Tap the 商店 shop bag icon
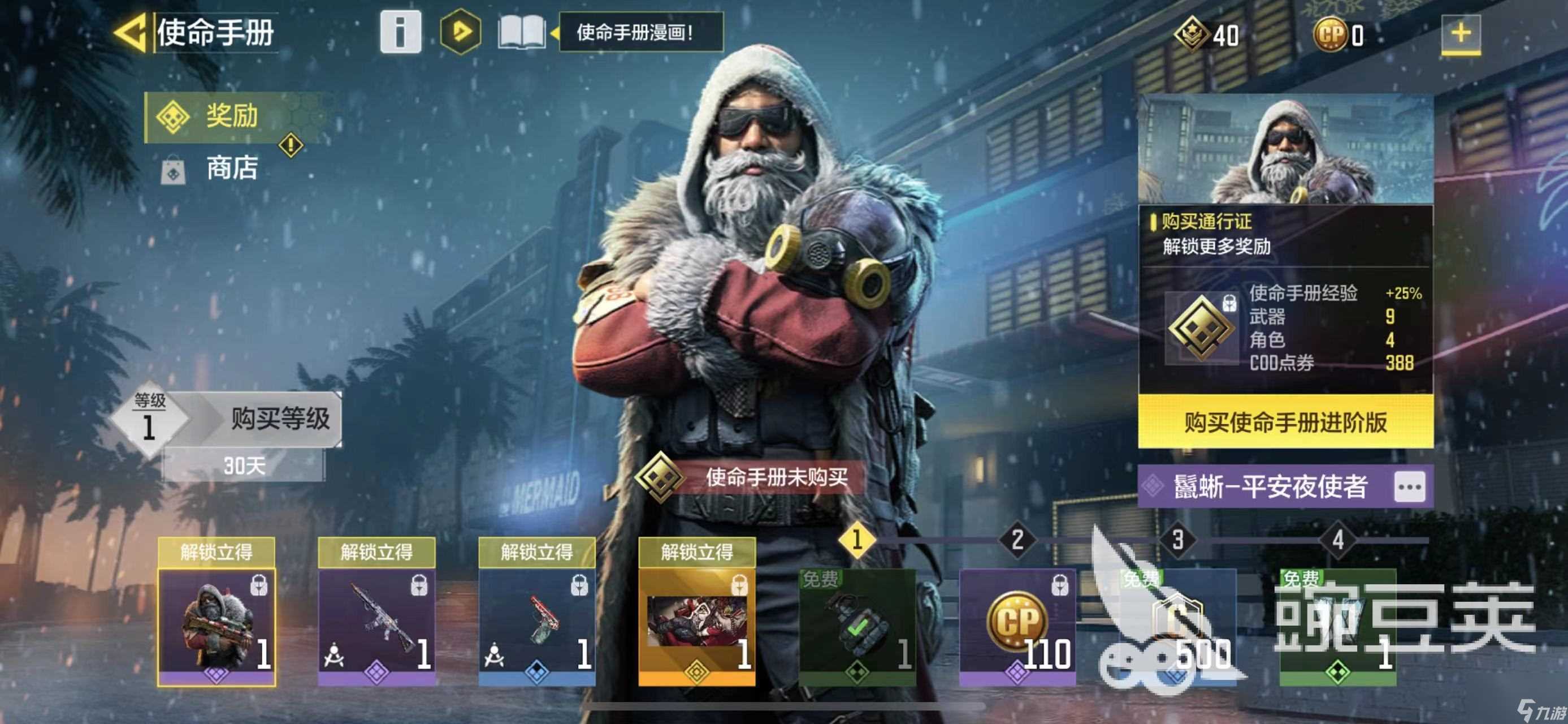The image size is (1568, 724). click(x=172, y=170)
